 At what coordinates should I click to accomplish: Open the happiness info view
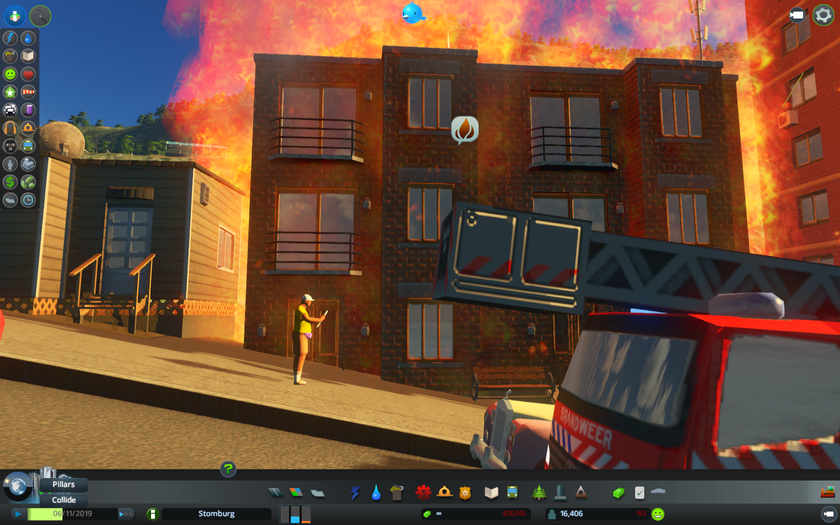pyautogui.click(x=10, y=74)
